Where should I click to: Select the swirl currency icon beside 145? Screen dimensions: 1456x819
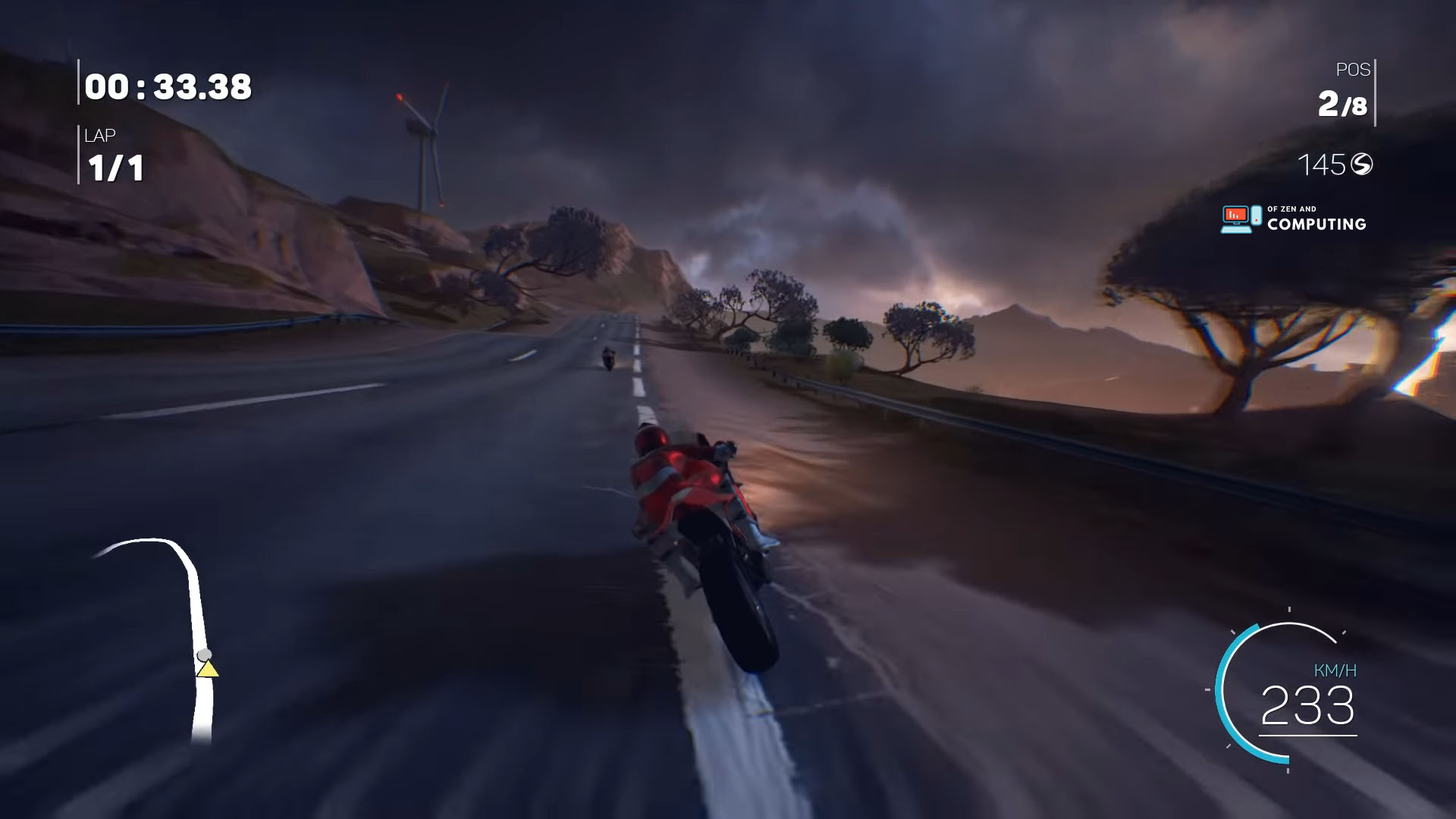coord(1363,163)
